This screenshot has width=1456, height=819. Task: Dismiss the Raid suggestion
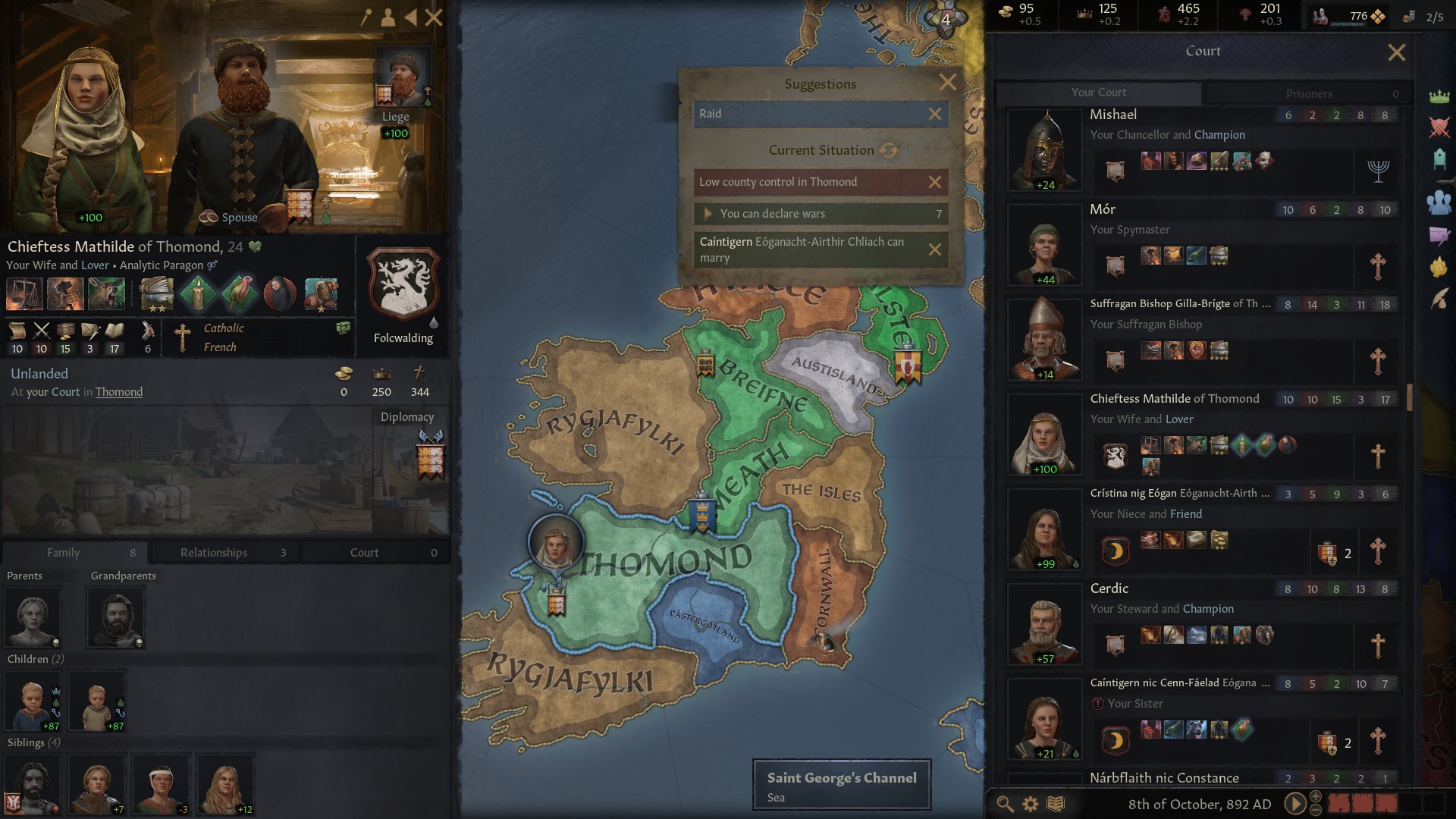[935, 114]
